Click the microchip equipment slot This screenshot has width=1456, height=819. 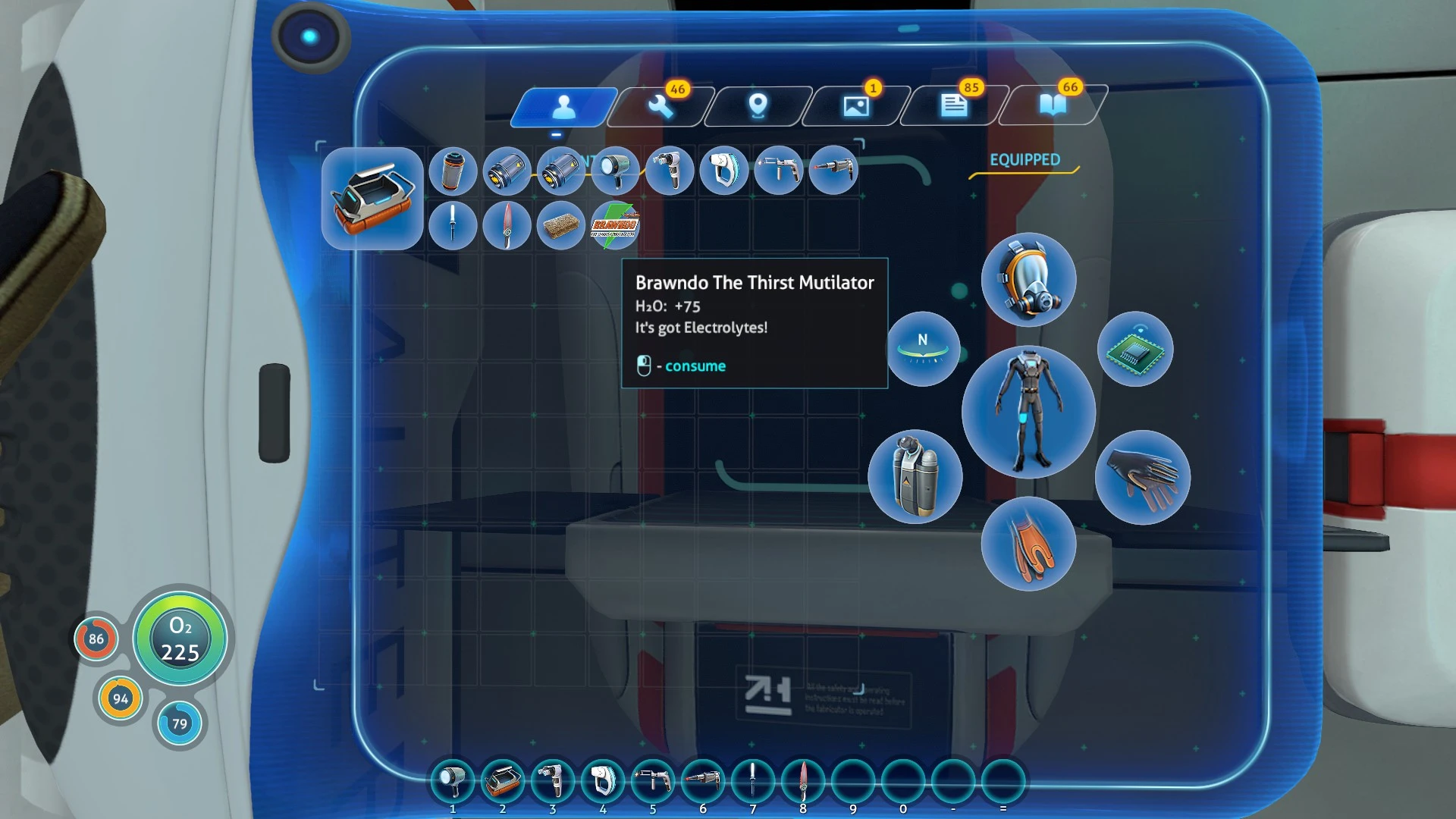(x=1135, y=350)
